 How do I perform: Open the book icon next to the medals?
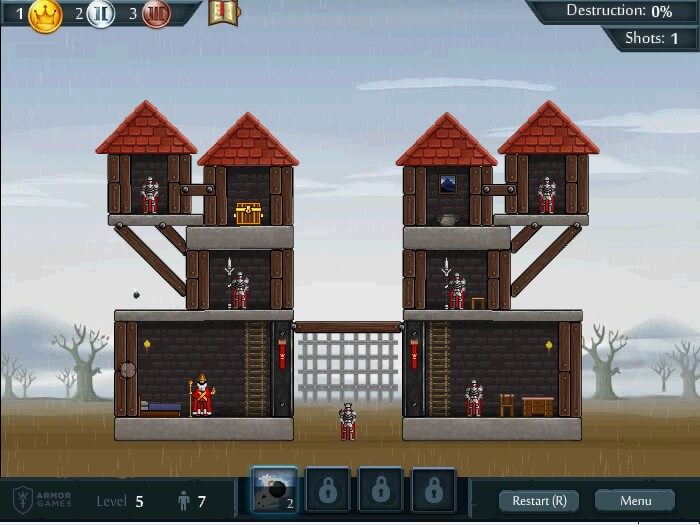[222, 13]
